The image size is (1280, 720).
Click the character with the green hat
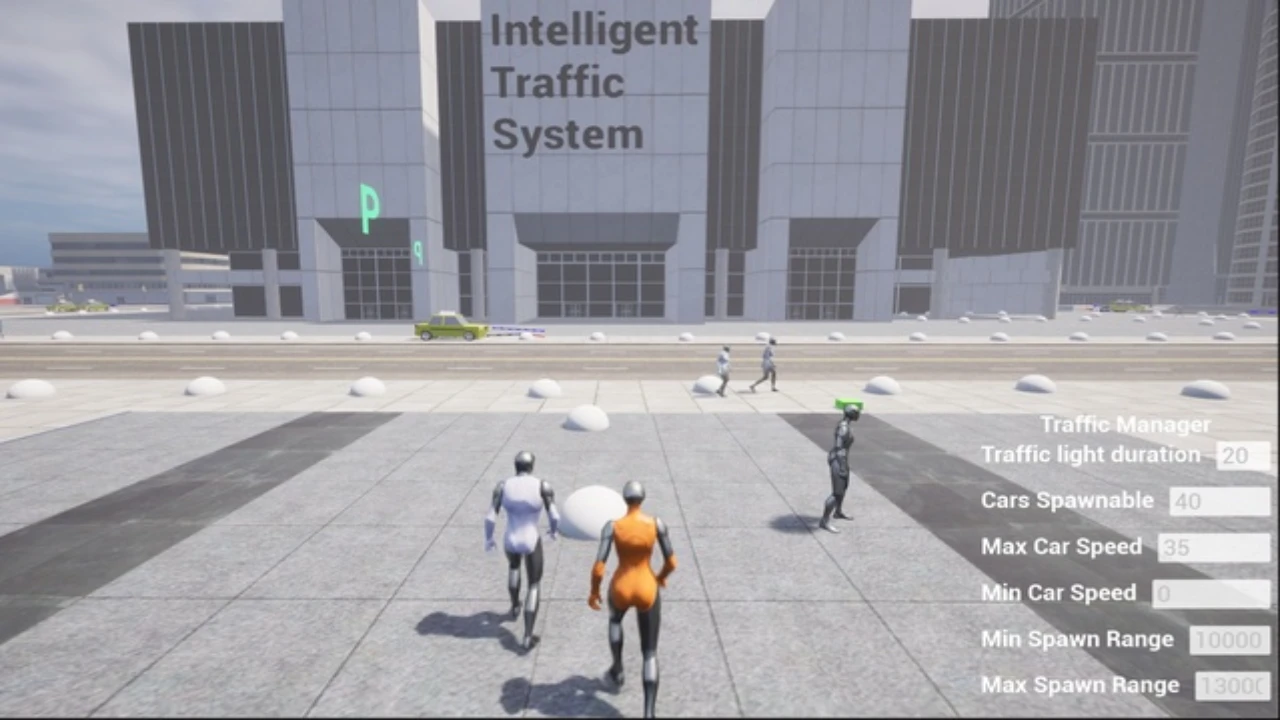(840, 460)
